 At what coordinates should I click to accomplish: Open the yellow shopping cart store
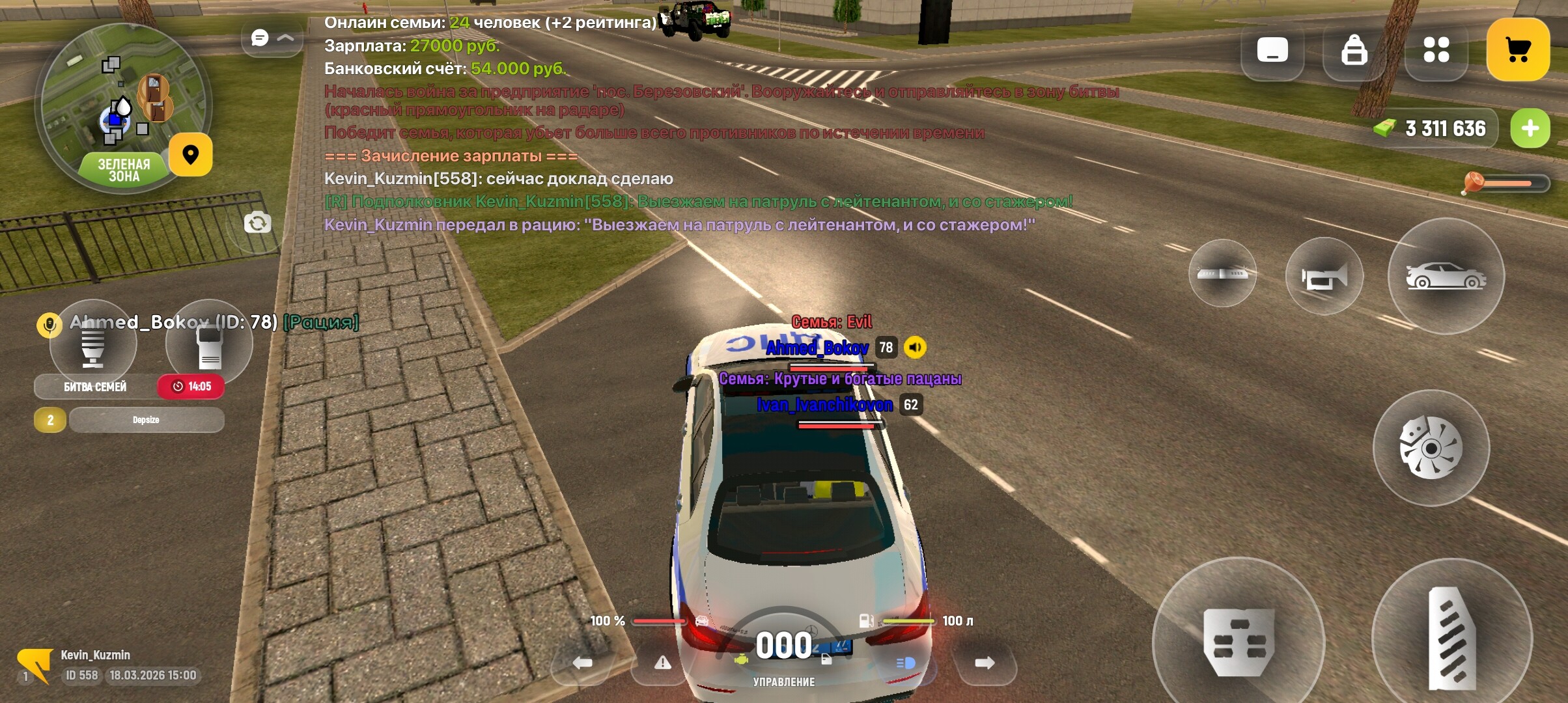(1518, 50)
